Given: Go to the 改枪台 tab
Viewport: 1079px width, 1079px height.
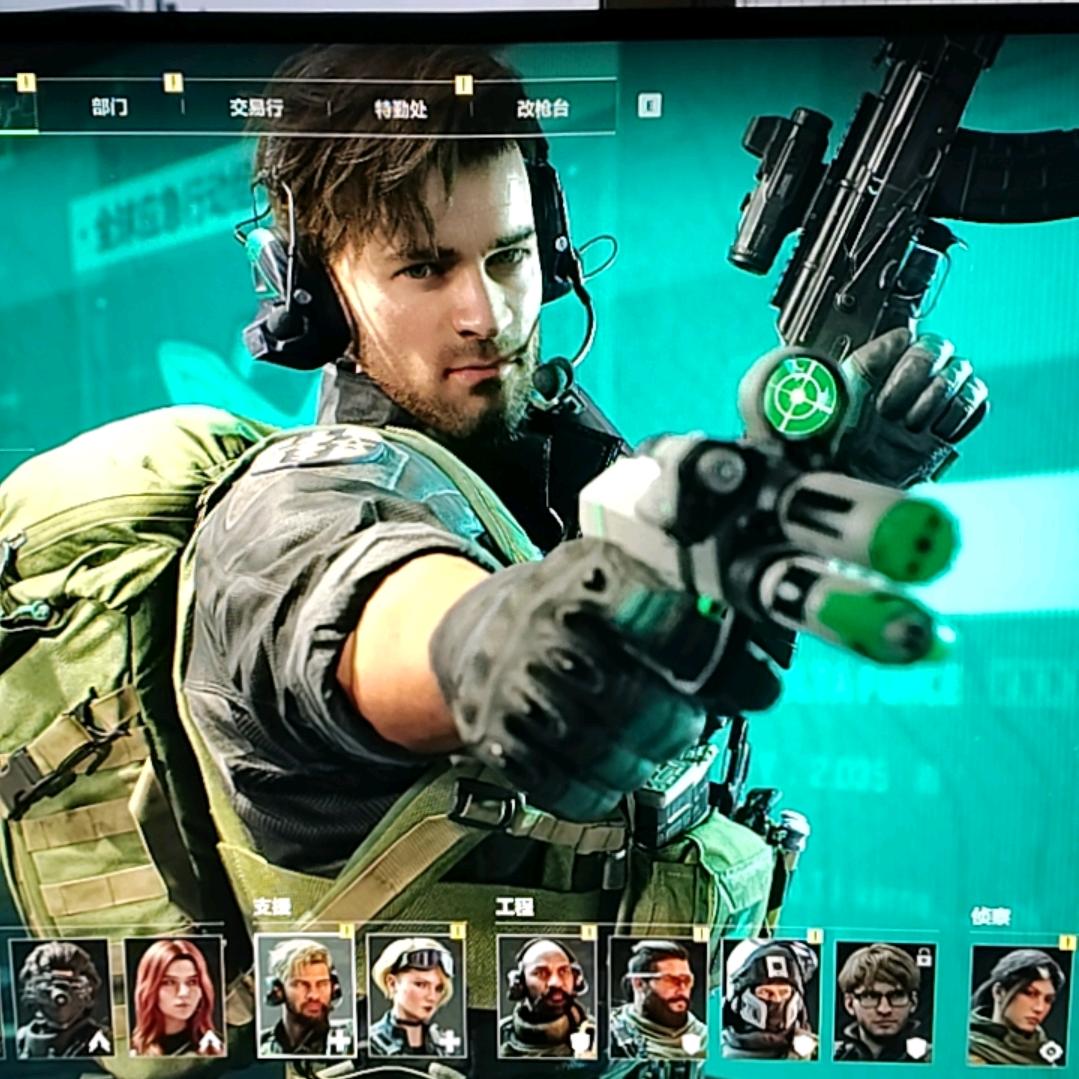Looking at the screenshot, I should click(543, 109).
